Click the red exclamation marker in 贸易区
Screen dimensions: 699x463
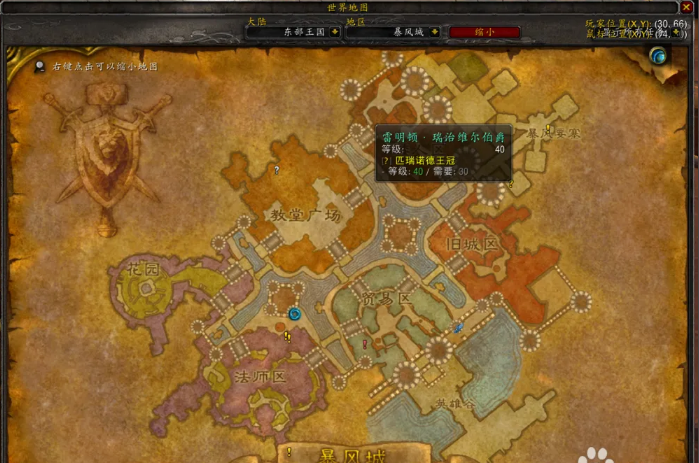(365, 343)
